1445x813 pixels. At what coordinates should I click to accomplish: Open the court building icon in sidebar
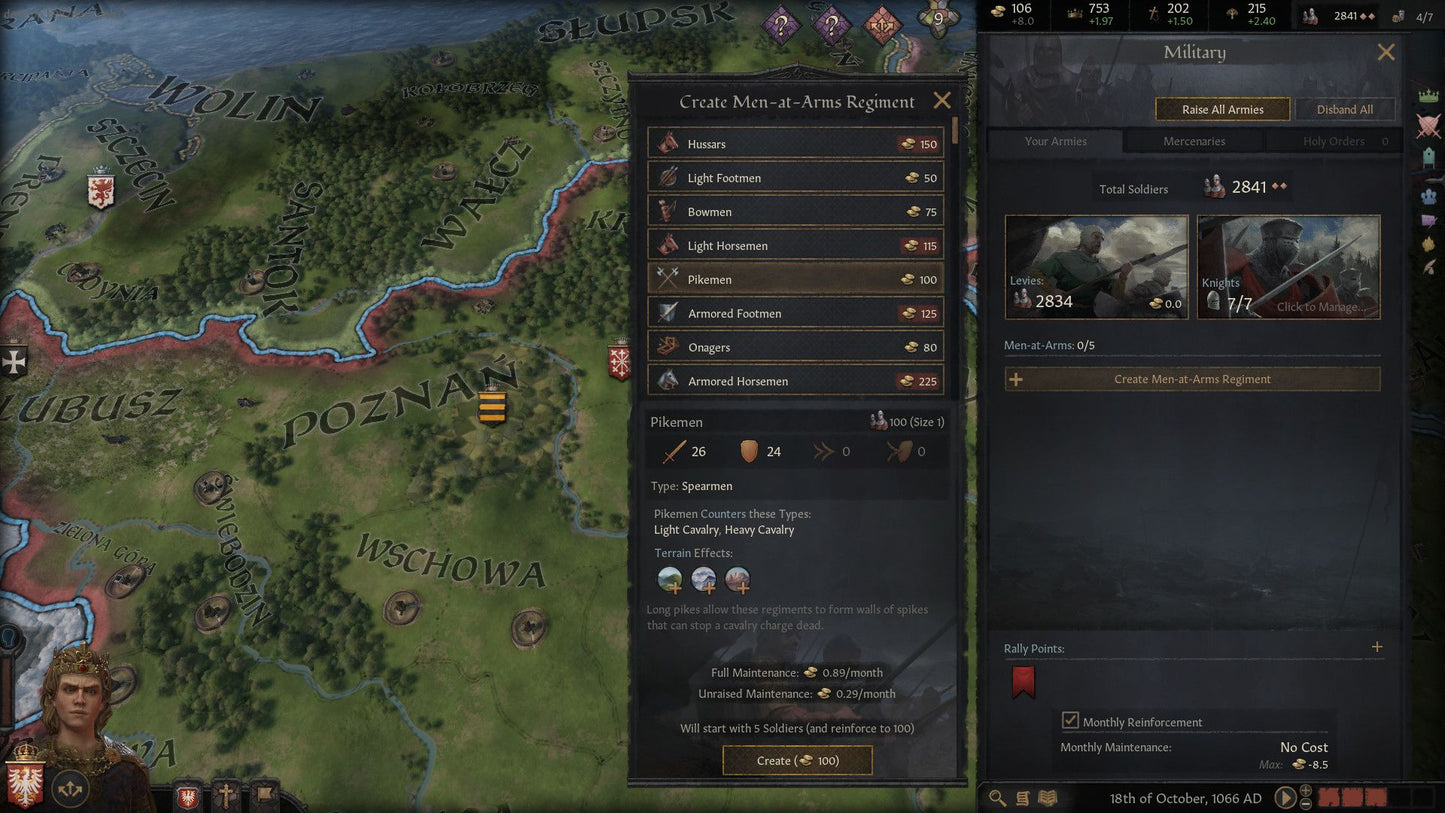[1429, 157]
